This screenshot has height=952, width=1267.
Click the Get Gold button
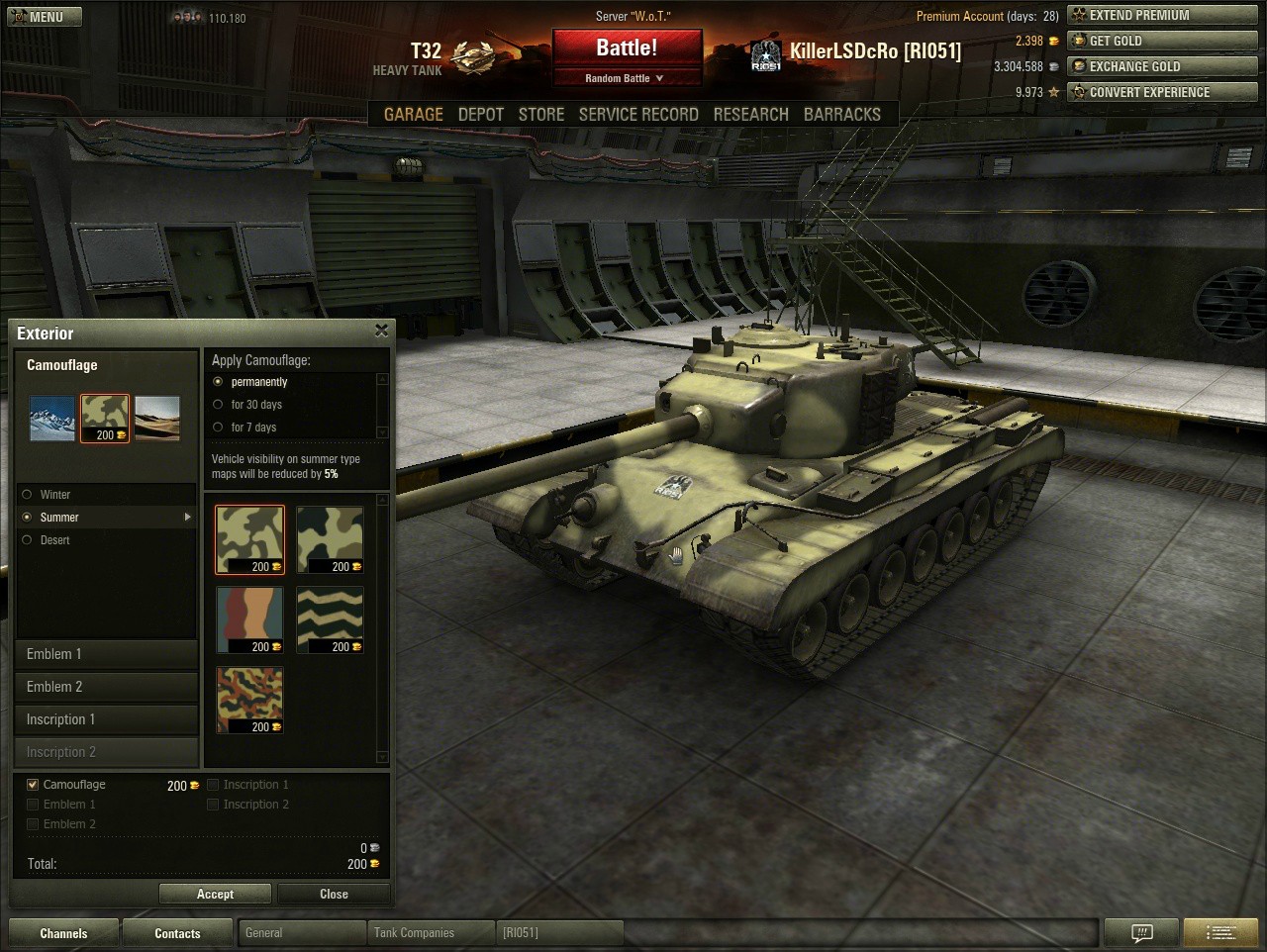pos(1162,42)
